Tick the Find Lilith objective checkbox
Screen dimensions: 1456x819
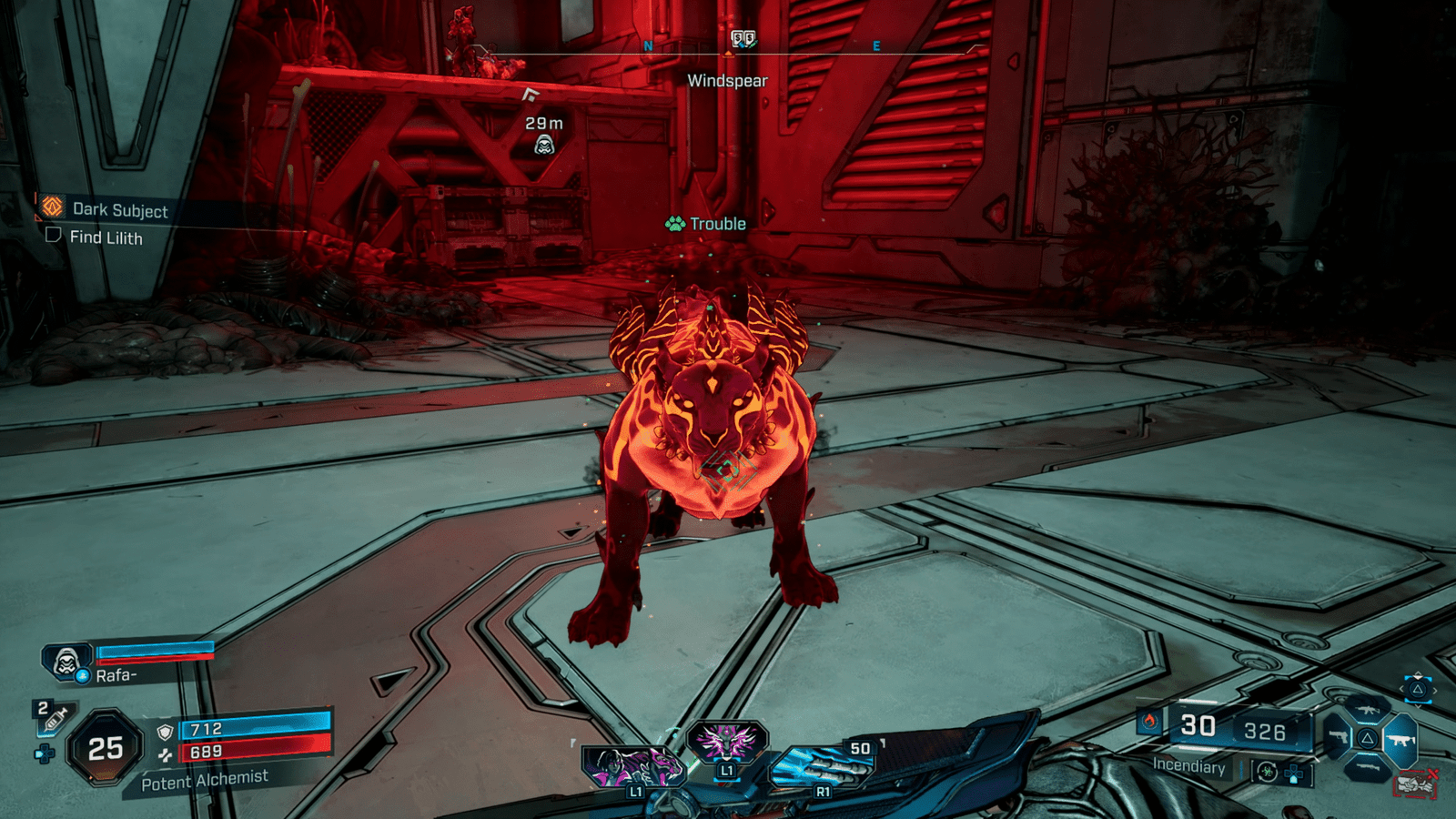(54, 236)
